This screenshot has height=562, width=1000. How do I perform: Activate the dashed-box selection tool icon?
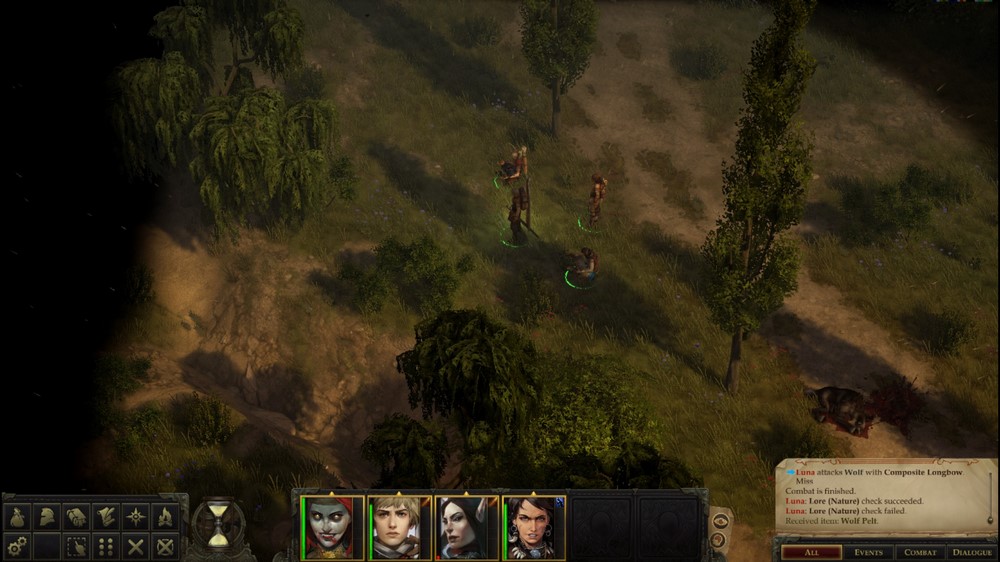(x=76, y=546)
